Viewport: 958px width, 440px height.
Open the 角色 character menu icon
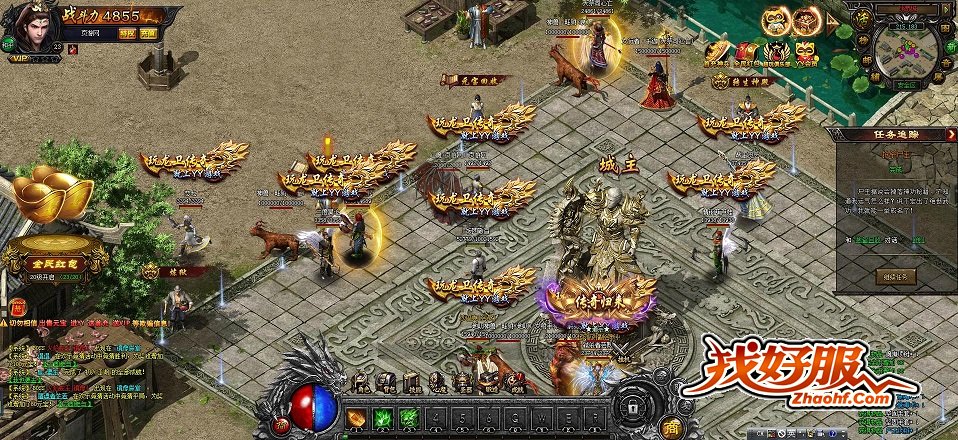point(361,381)
